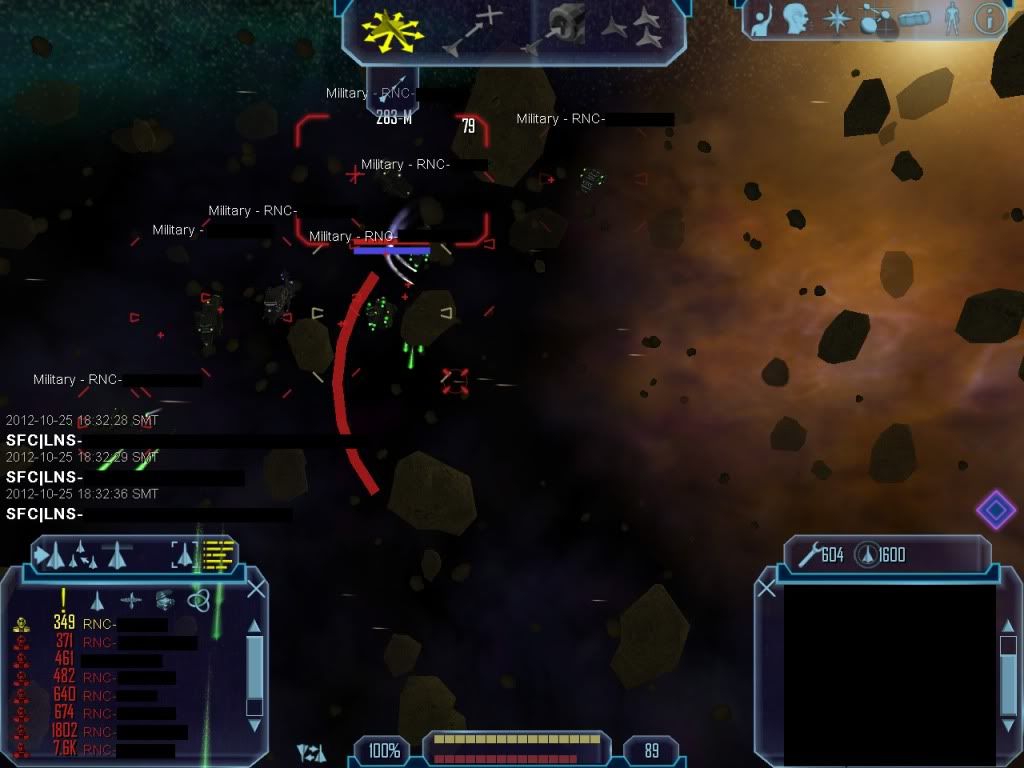Open the waving figure reputation icon
1024x768 pixels.
pyautogui.click(x=762, y=19)
